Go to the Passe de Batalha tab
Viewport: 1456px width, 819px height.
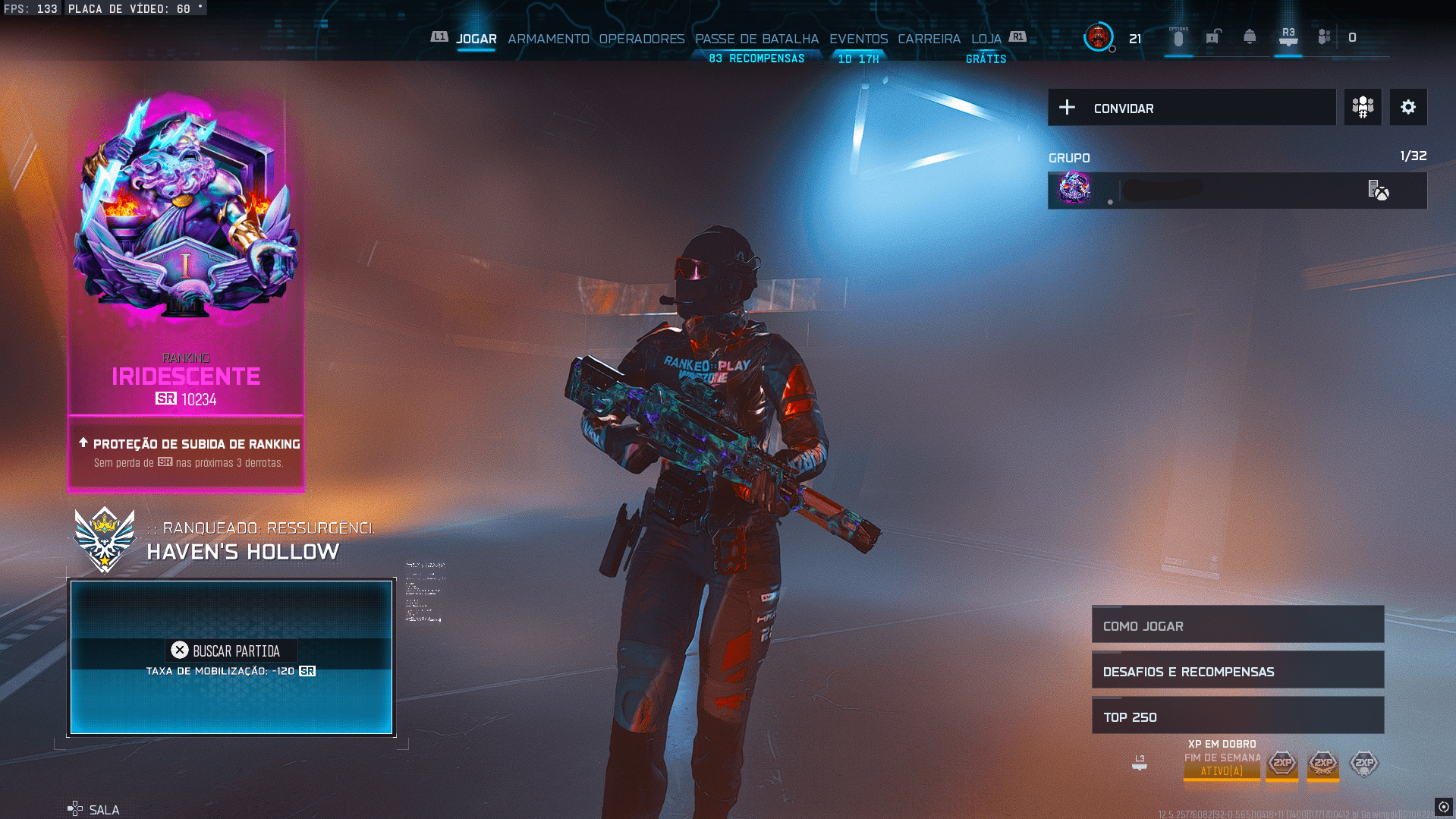coord(756,39)
